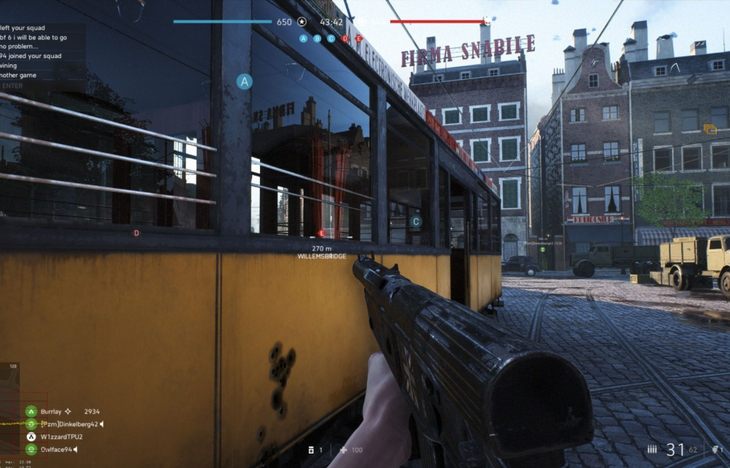Click the red objective D flag in top bar
Screen dimensions: 730x468
(345, 38)
